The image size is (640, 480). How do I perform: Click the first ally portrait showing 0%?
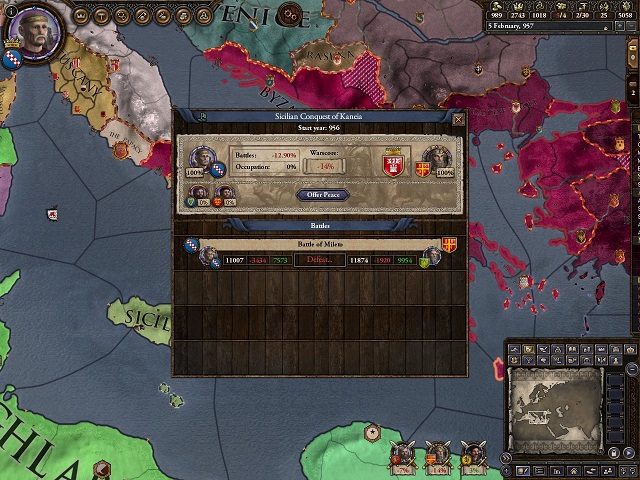point(198,194)
